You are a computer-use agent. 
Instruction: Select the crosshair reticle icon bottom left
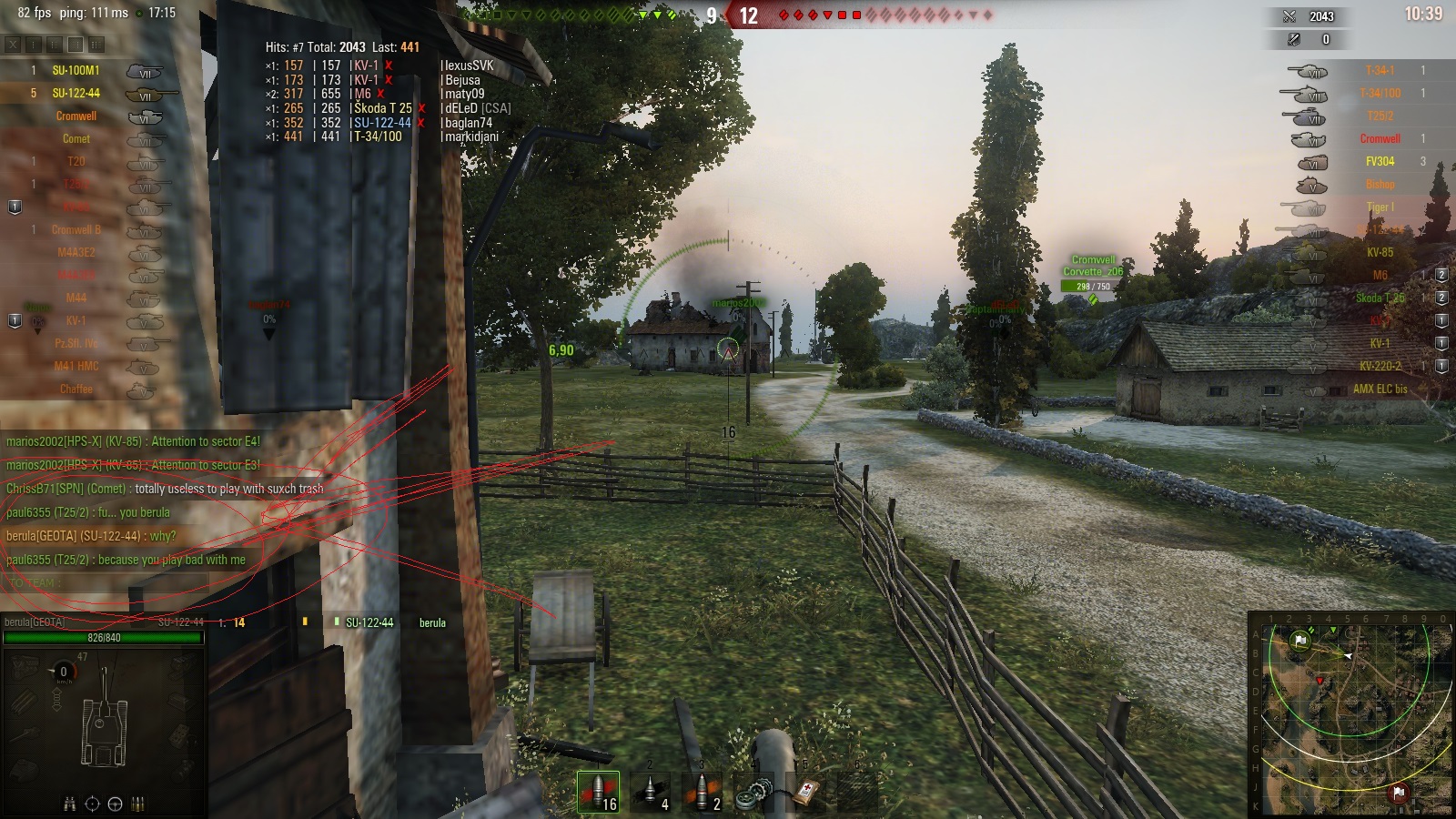tap(91, 802)
